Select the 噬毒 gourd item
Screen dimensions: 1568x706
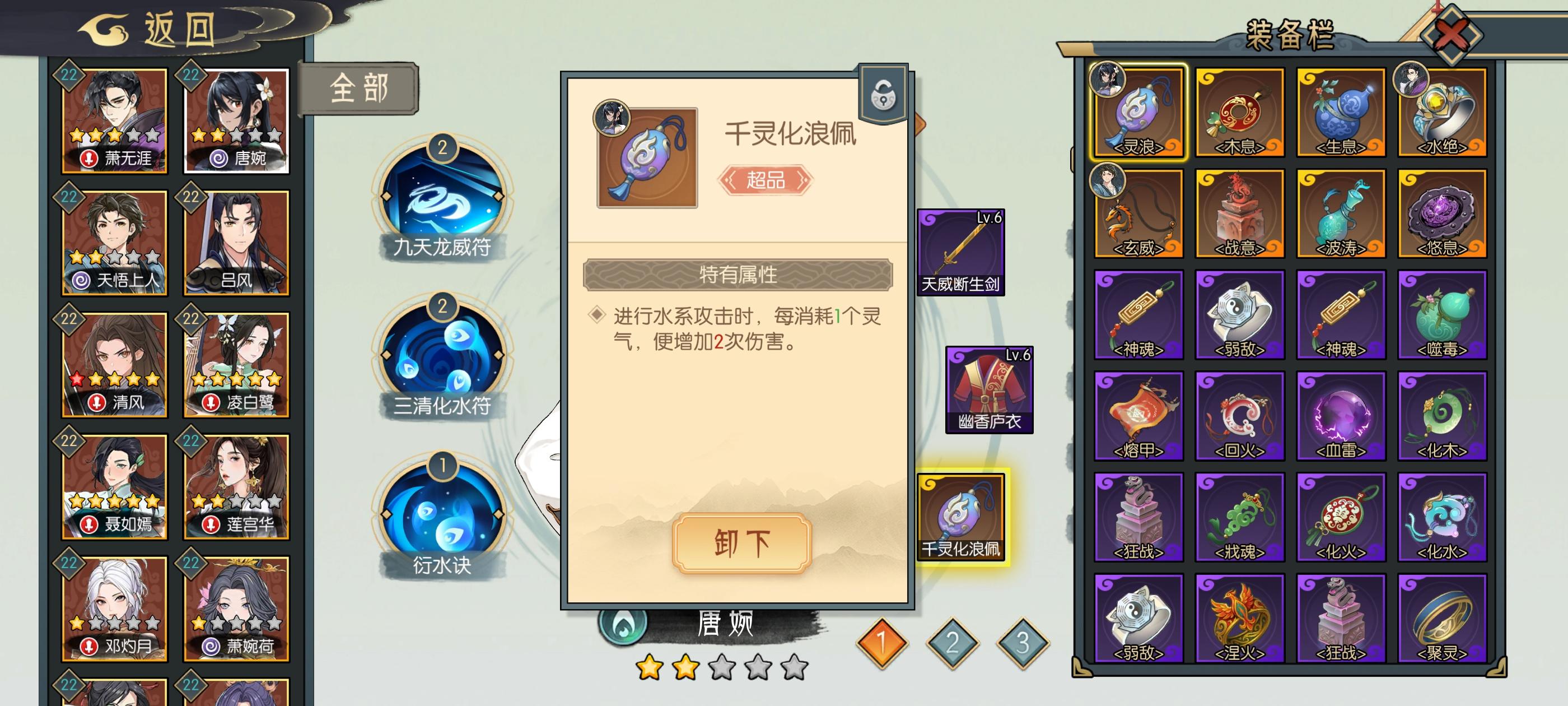1443,314
